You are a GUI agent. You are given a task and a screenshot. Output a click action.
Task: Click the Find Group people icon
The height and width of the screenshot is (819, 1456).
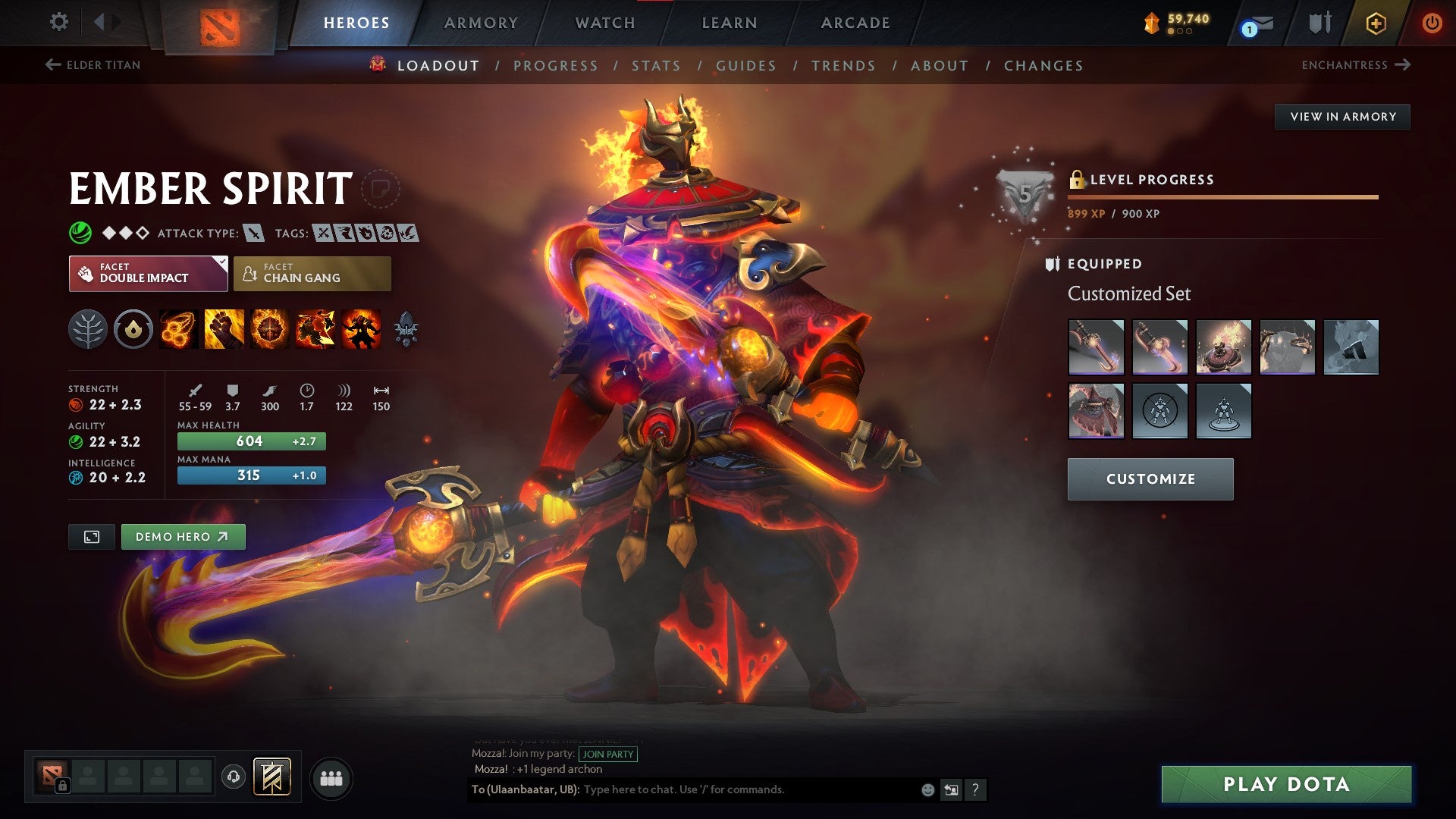coord(330,777)
